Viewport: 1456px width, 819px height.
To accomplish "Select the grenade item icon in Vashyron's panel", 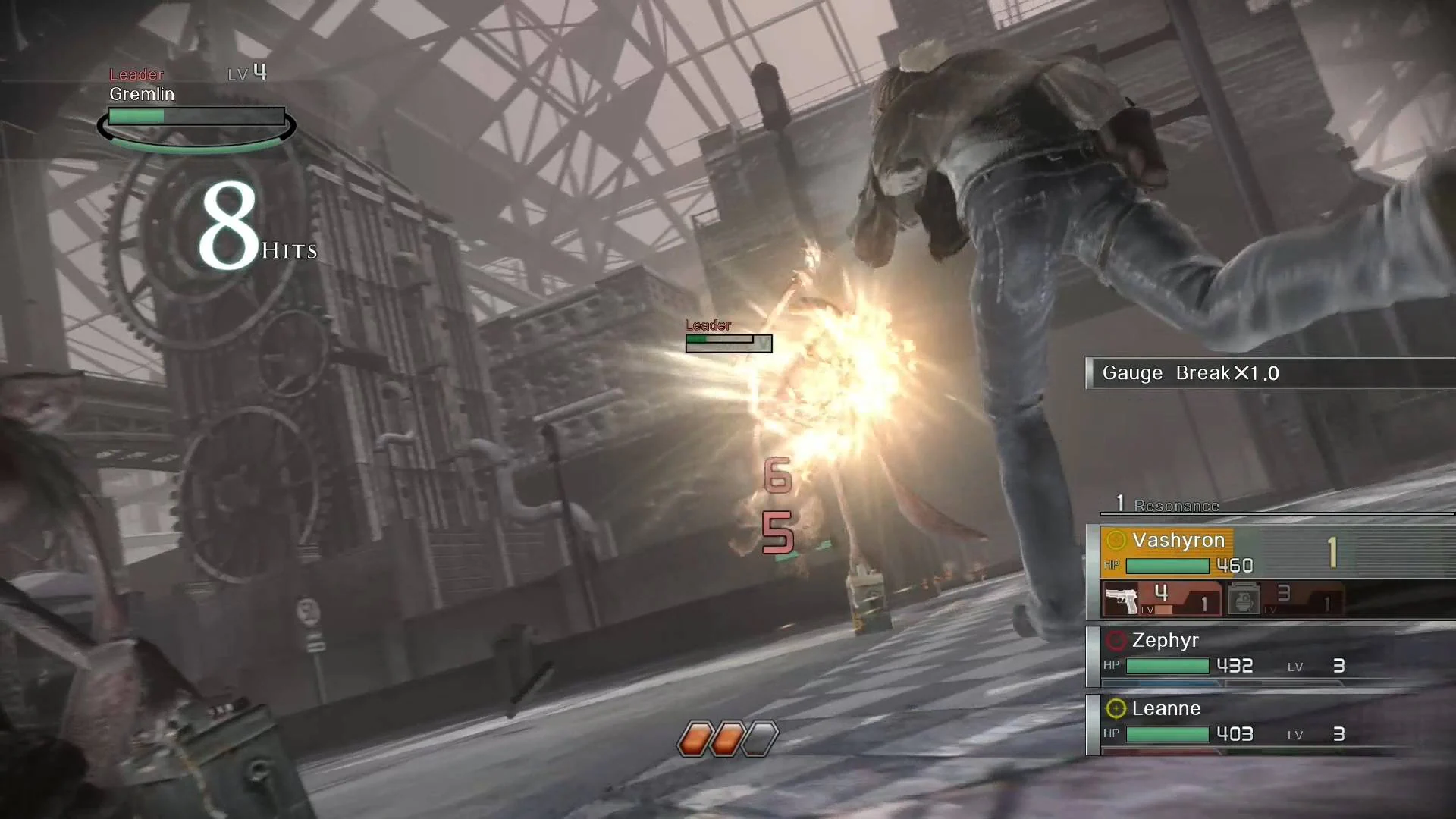I will [x=1246, y=599].
